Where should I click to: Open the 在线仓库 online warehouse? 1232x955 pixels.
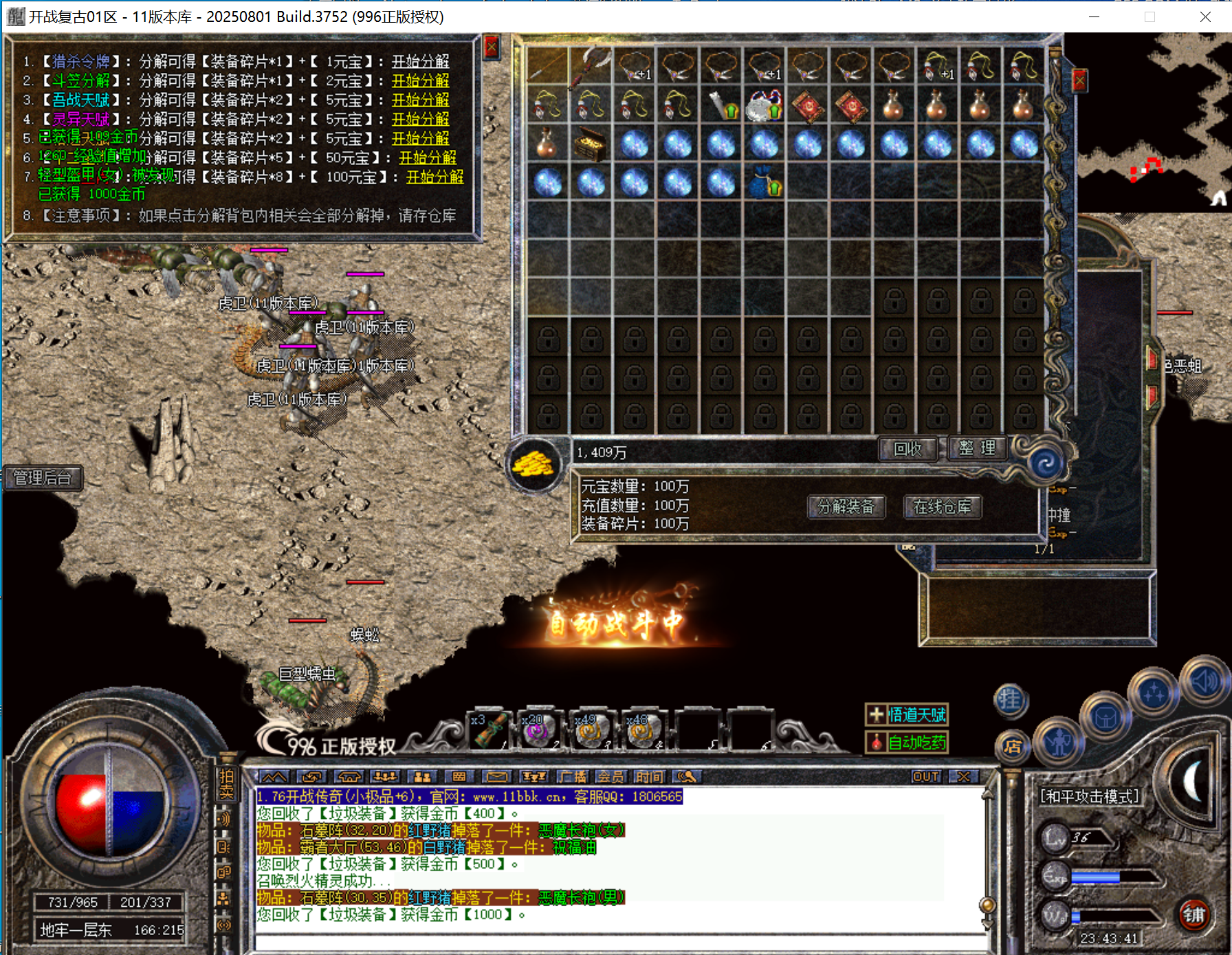(942, 507)
